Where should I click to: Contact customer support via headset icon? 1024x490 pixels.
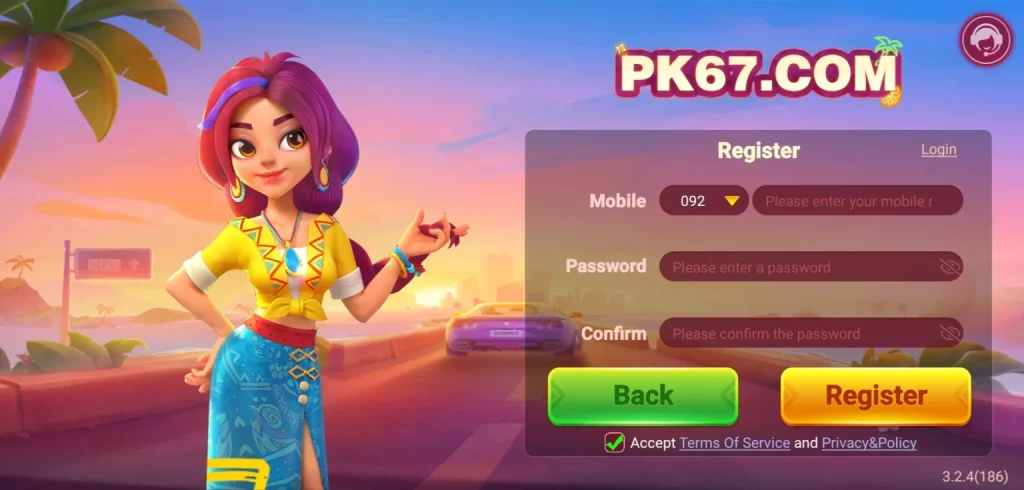click(985, 41)
